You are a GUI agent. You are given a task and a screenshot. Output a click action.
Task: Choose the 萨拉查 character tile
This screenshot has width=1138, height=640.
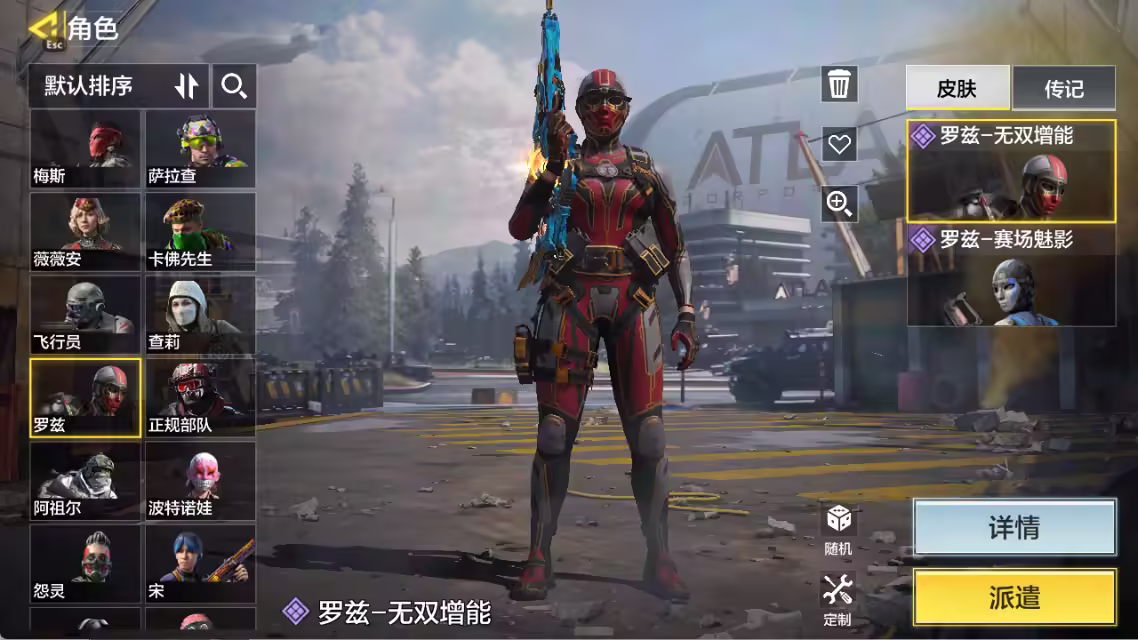[x=200, y=150]
